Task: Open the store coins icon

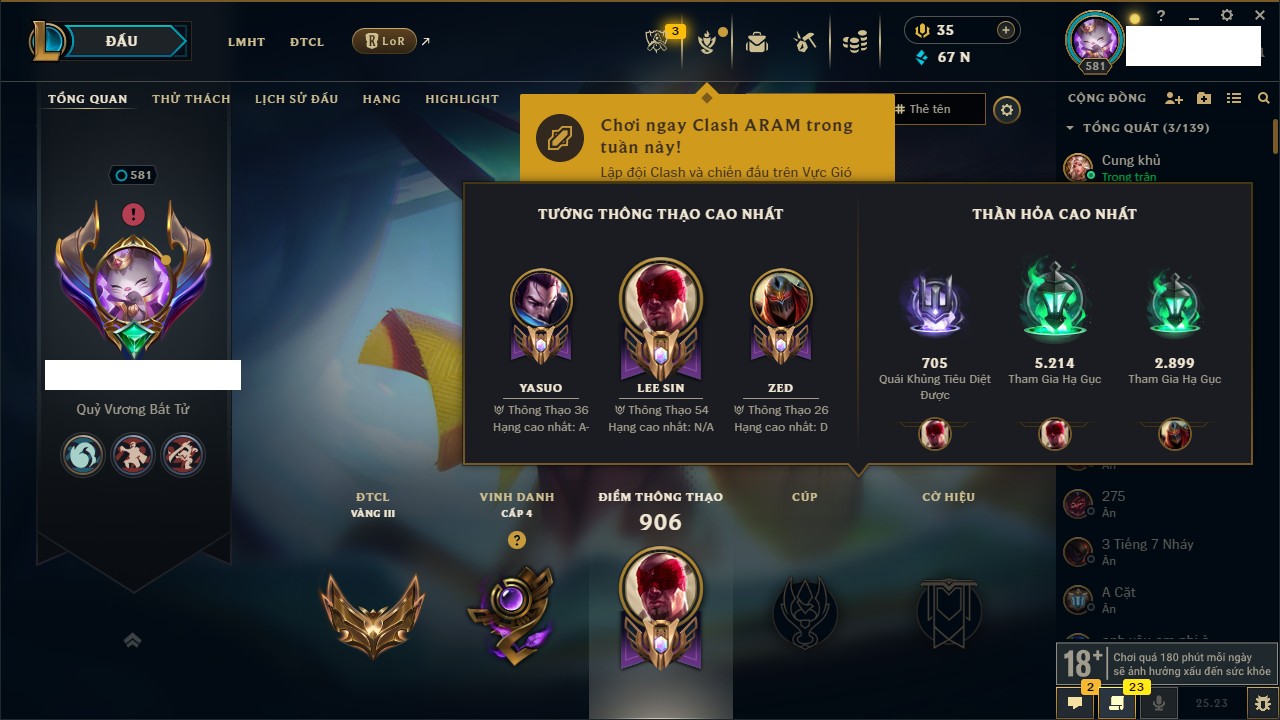Action: [x=854, y=42]
